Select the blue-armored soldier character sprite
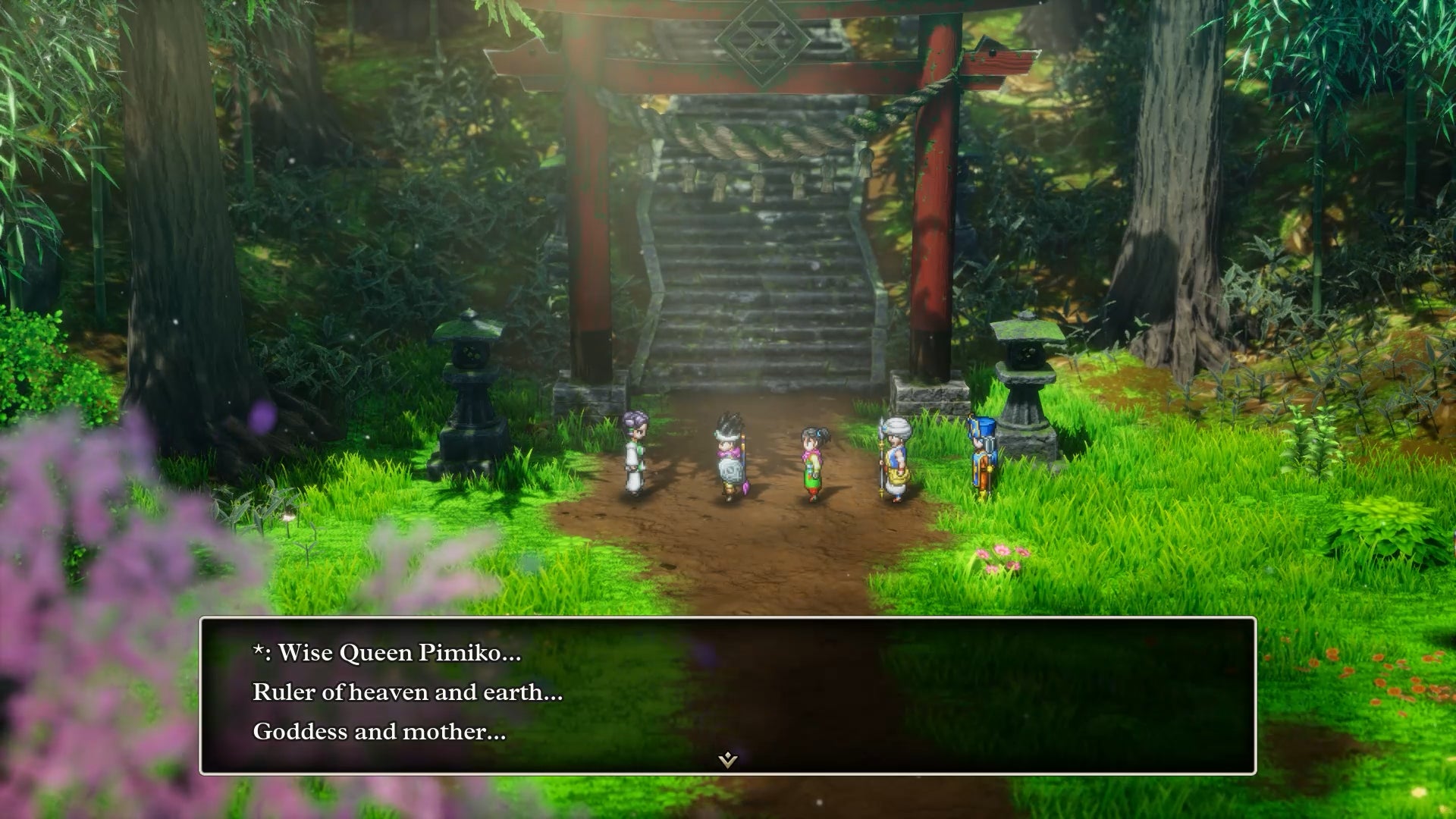Screen dimensions: 1456x819 [x=982, y=455]
